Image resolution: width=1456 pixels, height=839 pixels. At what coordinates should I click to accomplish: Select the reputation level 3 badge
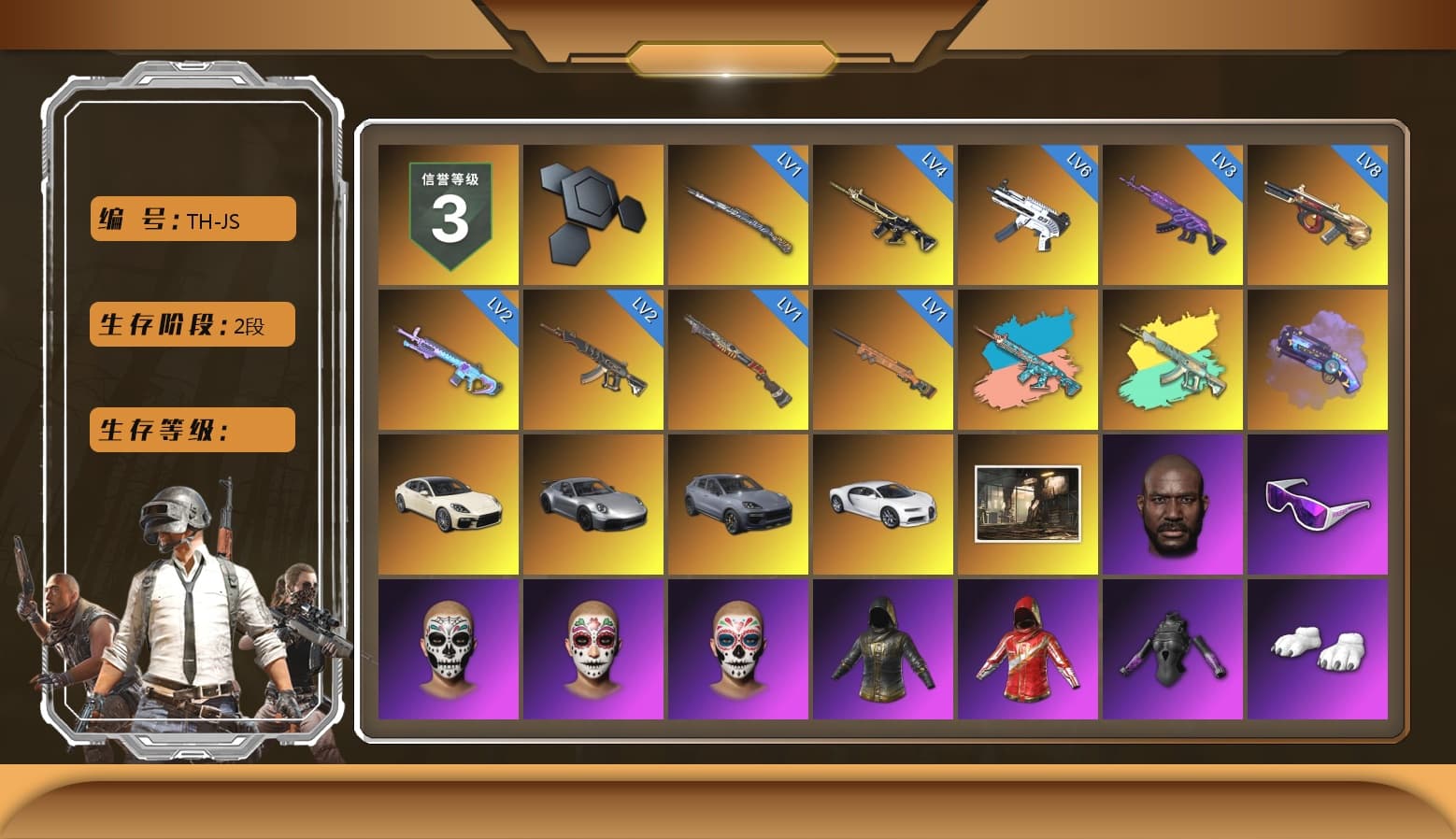[x=448, y=215]
